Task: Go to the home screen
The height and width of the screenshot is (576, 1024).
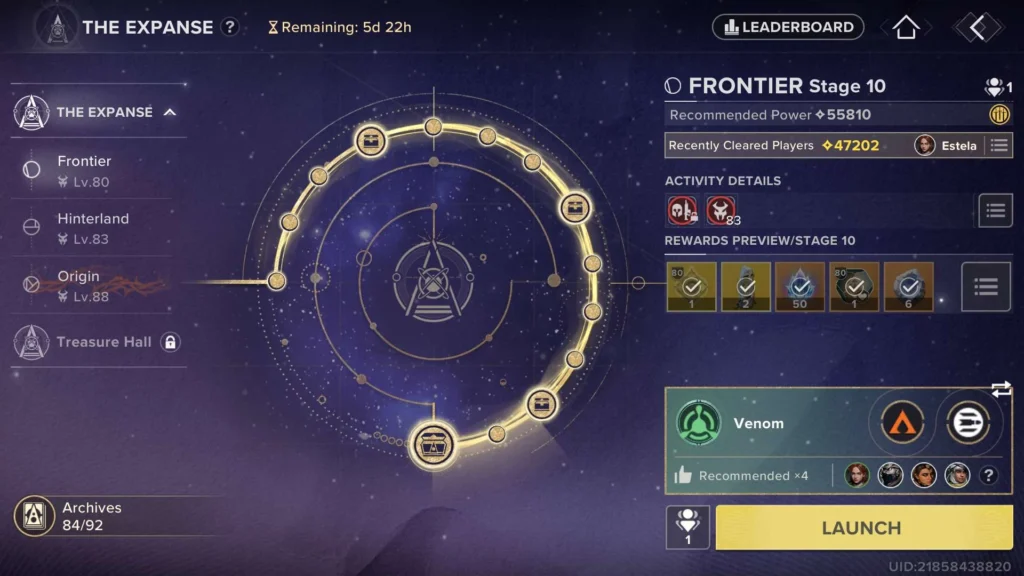Action: pos(906,27)
